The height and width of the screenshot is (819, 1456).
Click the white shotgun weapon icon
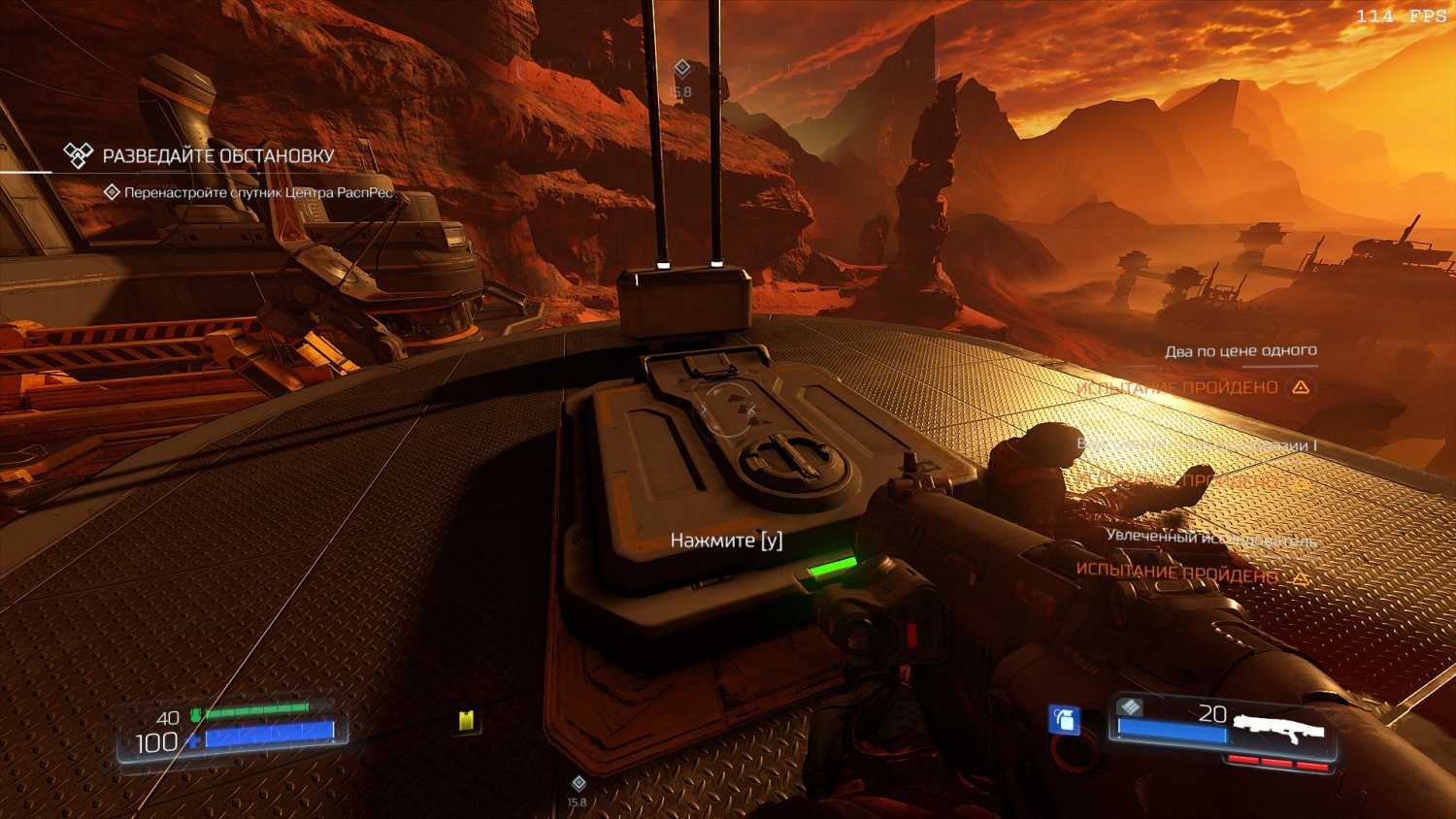[1278, 728]
